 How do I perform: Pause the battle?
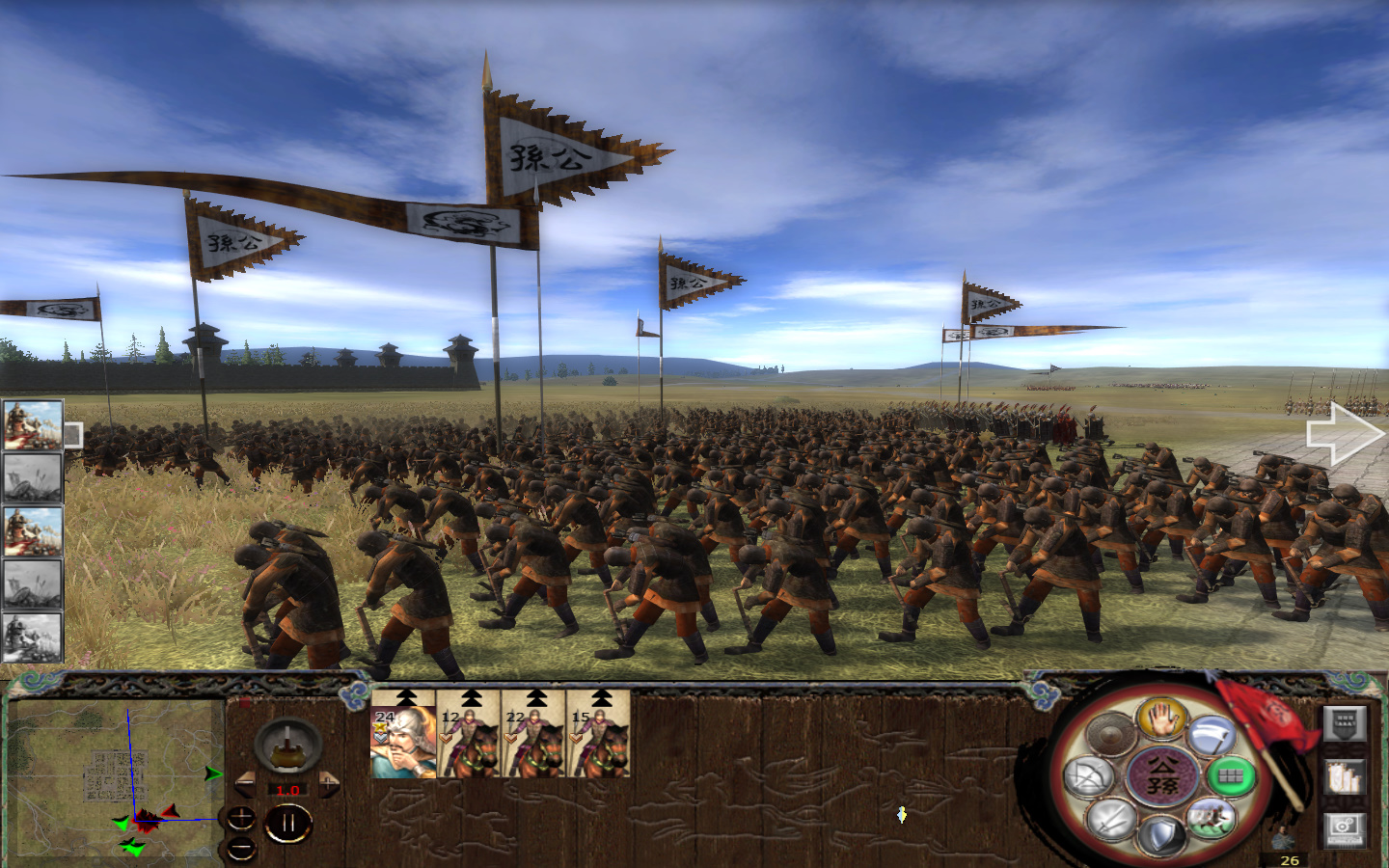288,821
